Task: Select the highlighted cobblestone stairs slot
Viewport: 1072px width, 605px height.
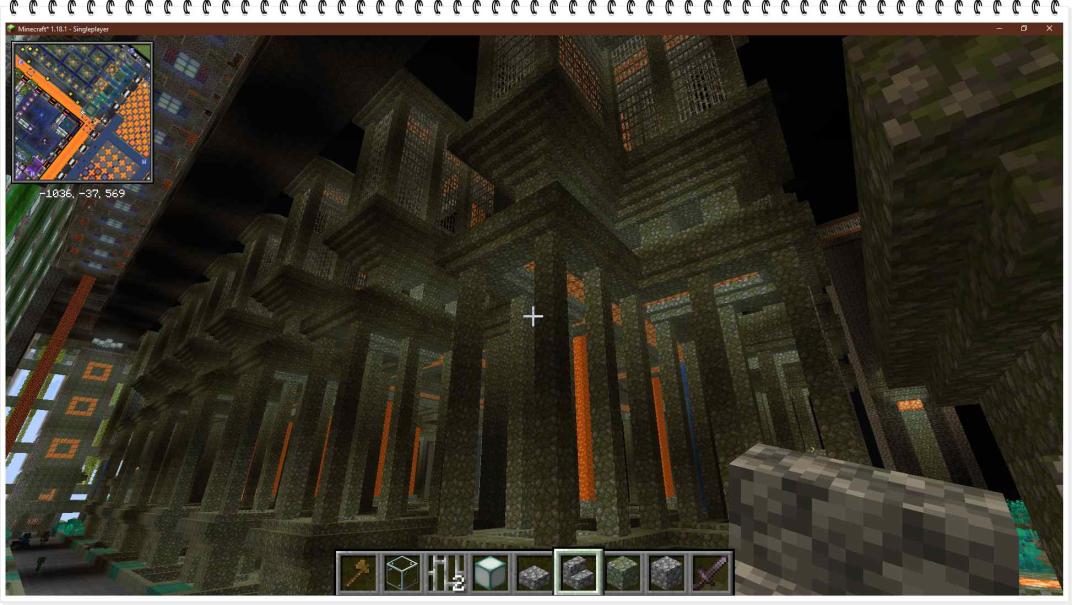Action: click(x=578, y=572)
